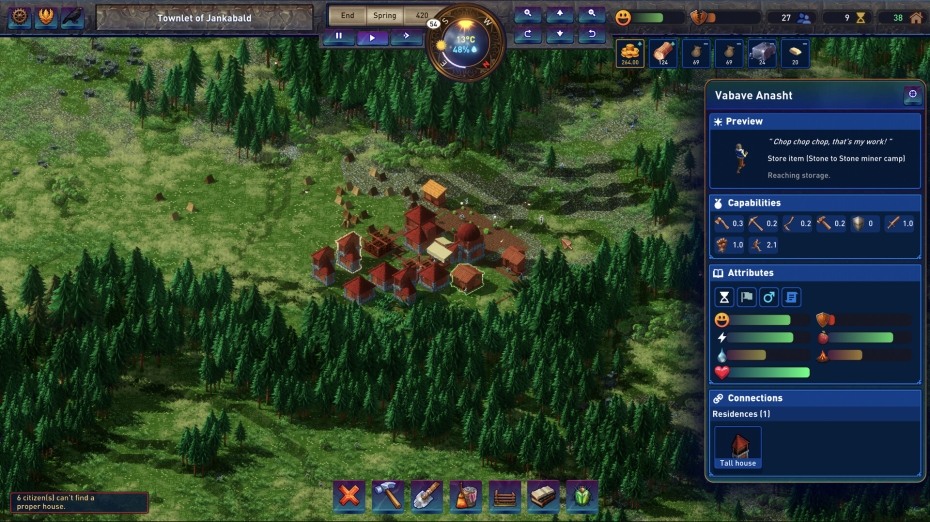Image resolution: width=930 pixels, height=522 pixels.
Task: Open the wooden fence tool
Action: coord(504,494)
